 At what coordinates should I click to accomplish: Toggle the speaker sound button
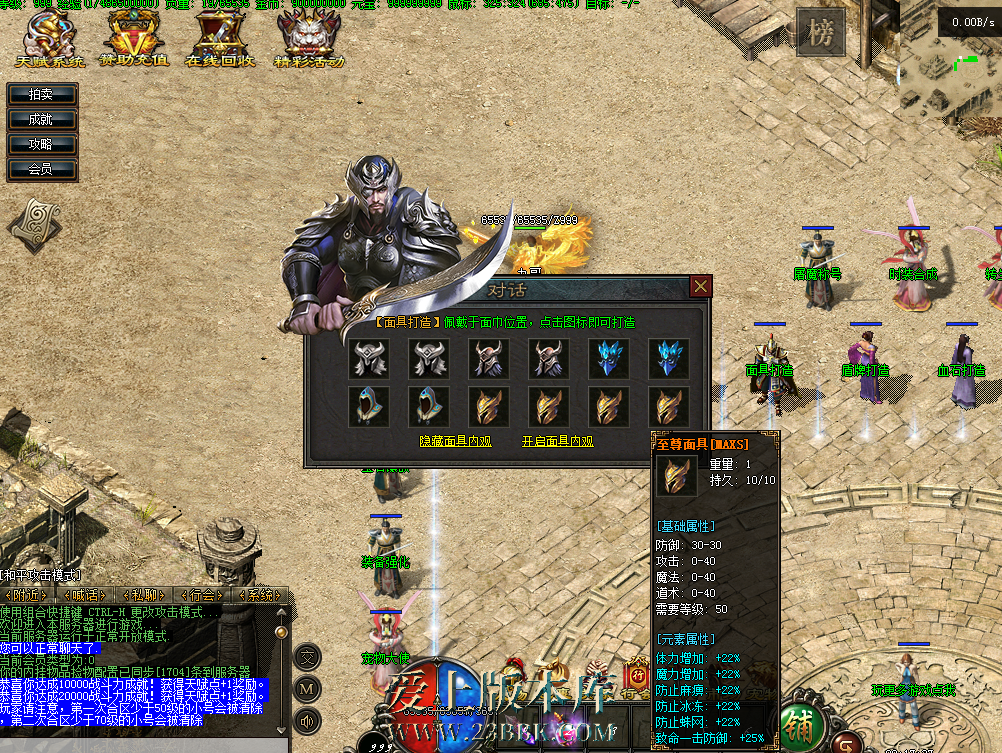[307, 719]
